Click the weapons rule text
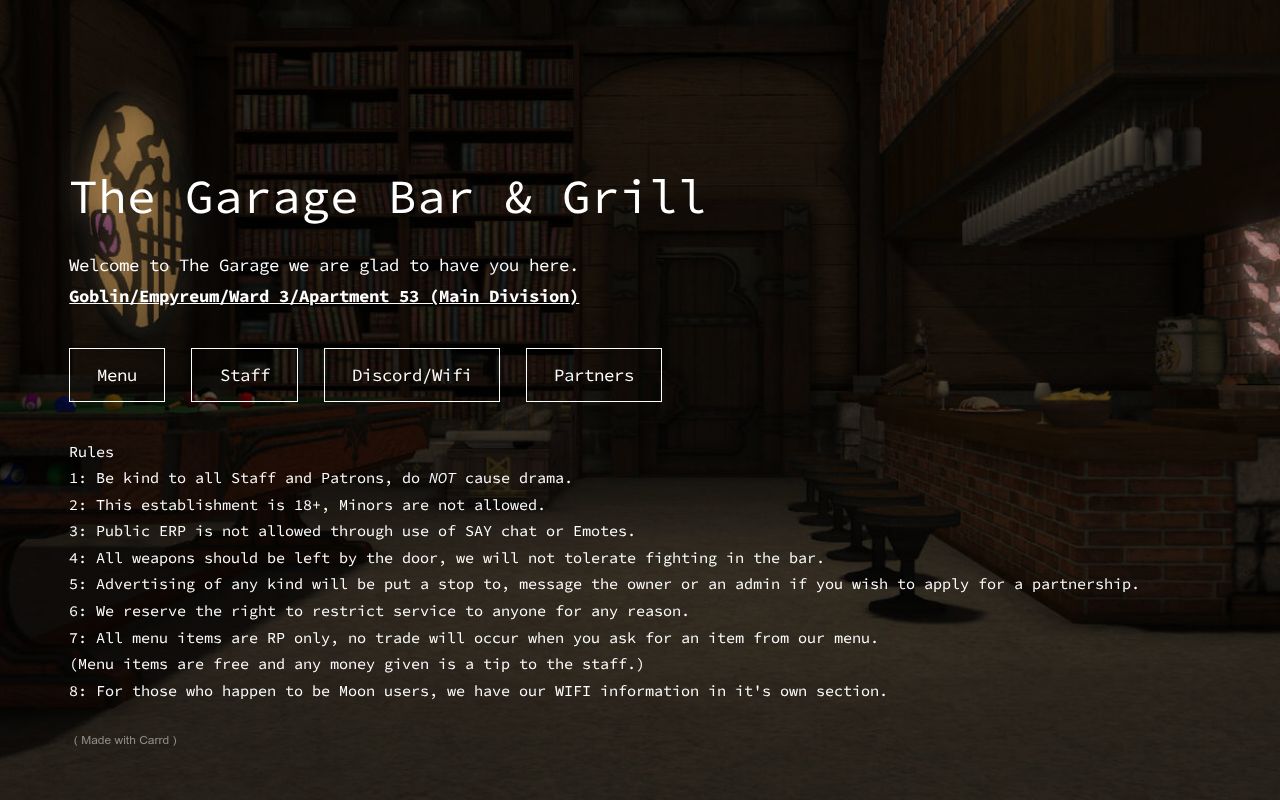1280x800 pixels. [x=445, y=558]
